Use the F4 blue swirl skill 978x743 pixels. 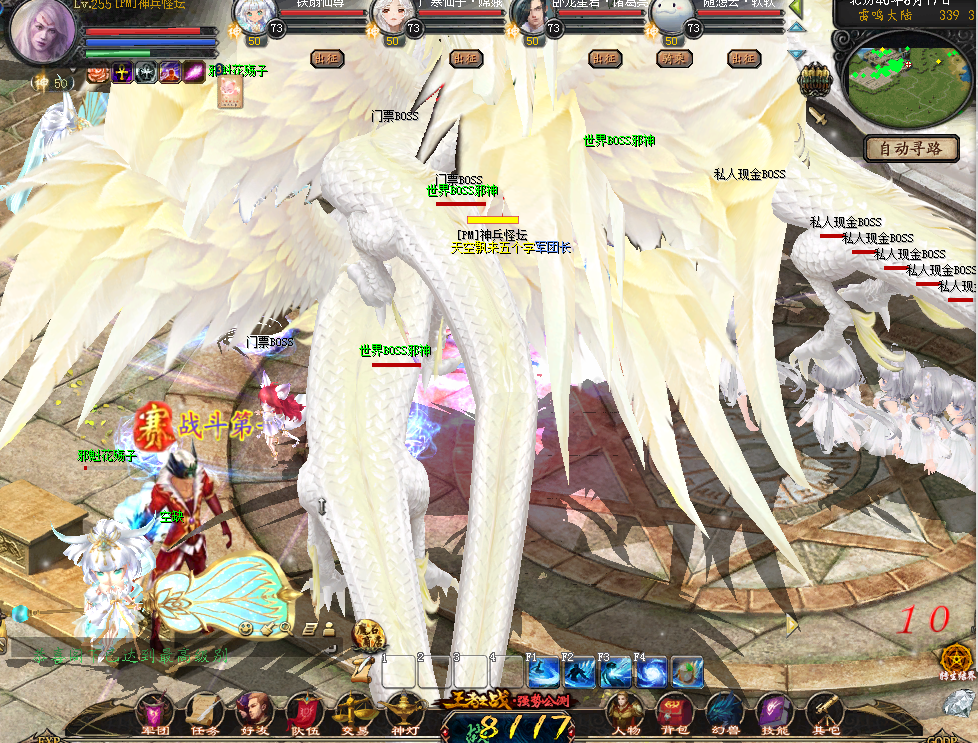(653, 672)
